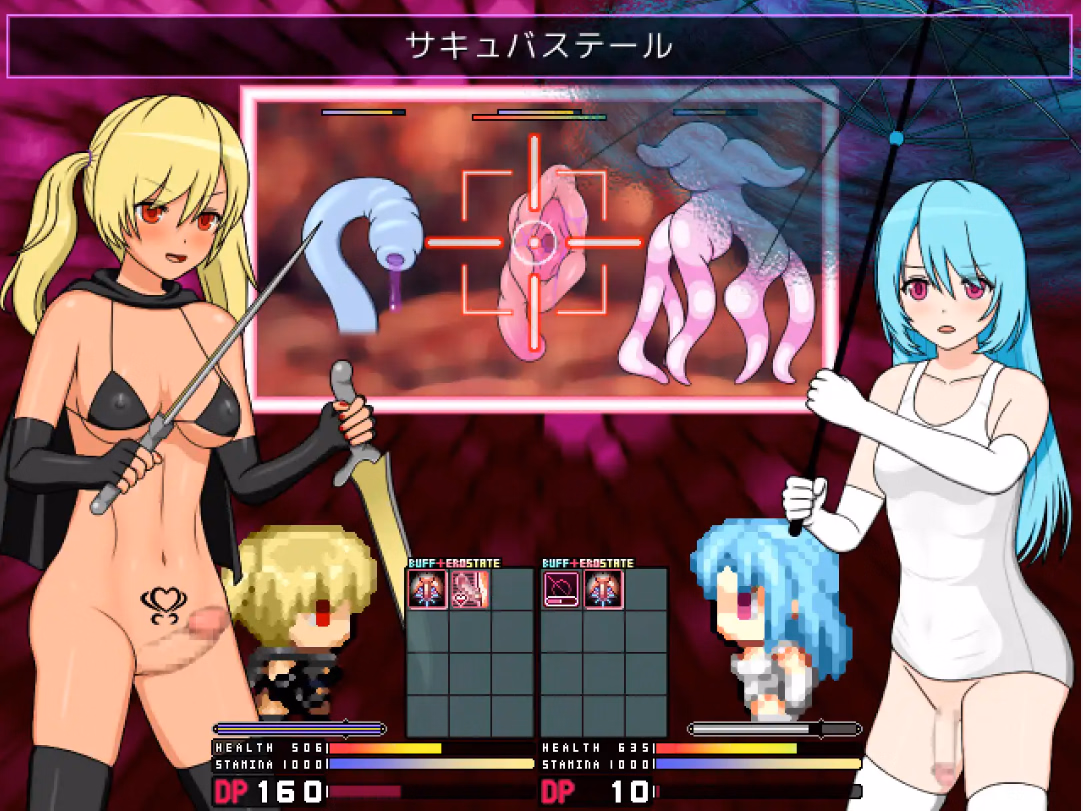This screenshot has height=811, width=1083.
Task: Inspect the crossed-out circle status icon
Action: (x=559, y=589)
